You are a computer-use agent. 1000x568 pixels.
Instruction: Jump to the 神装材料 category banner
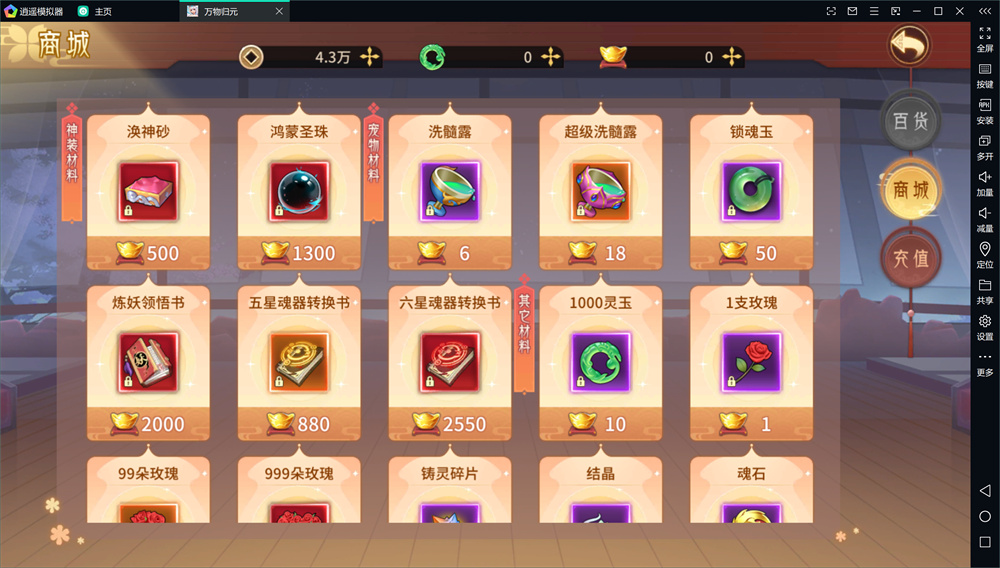point(72,160)
